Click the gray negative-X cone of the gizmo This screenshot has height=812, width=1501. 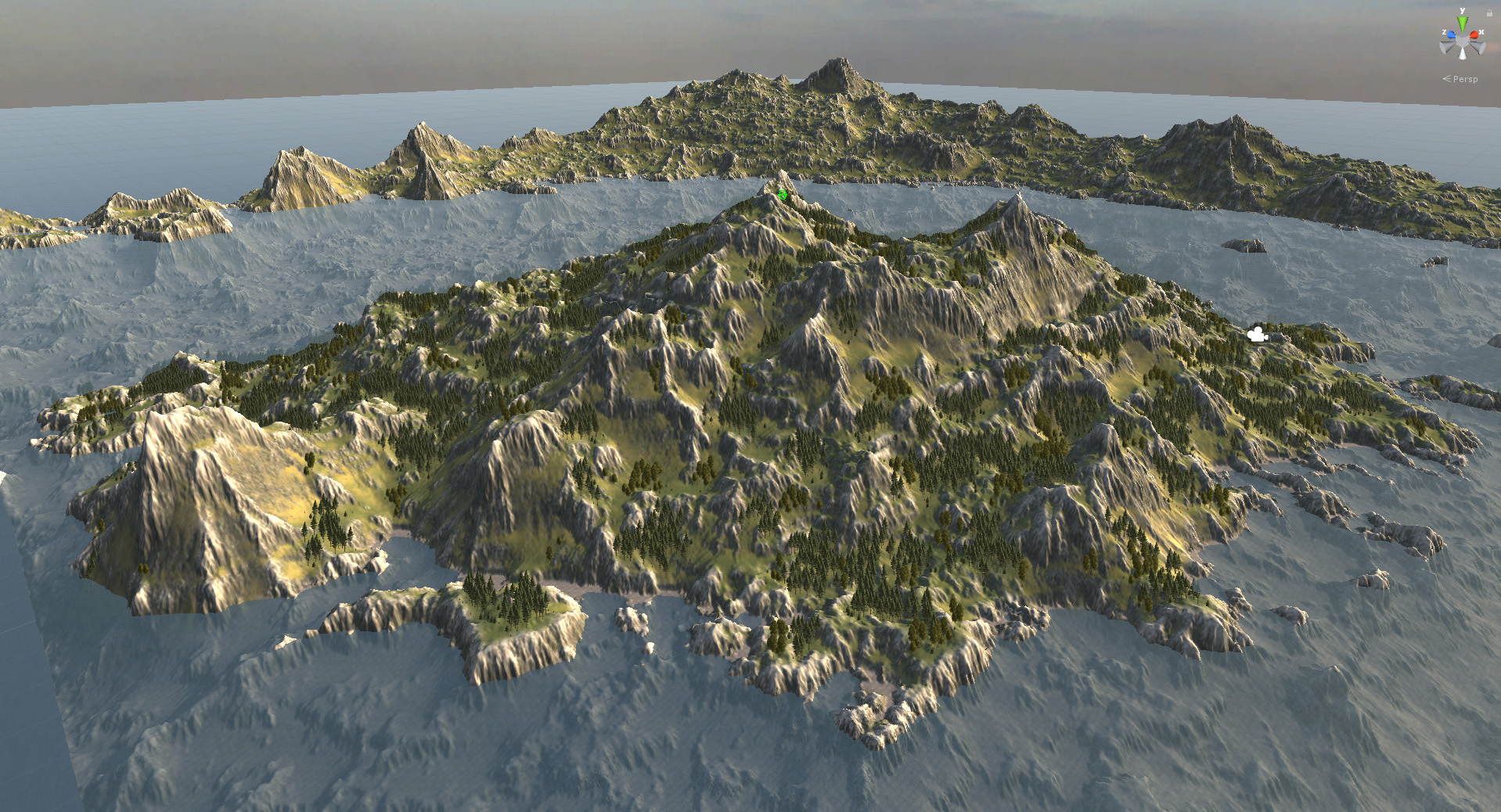point(1445,48)
